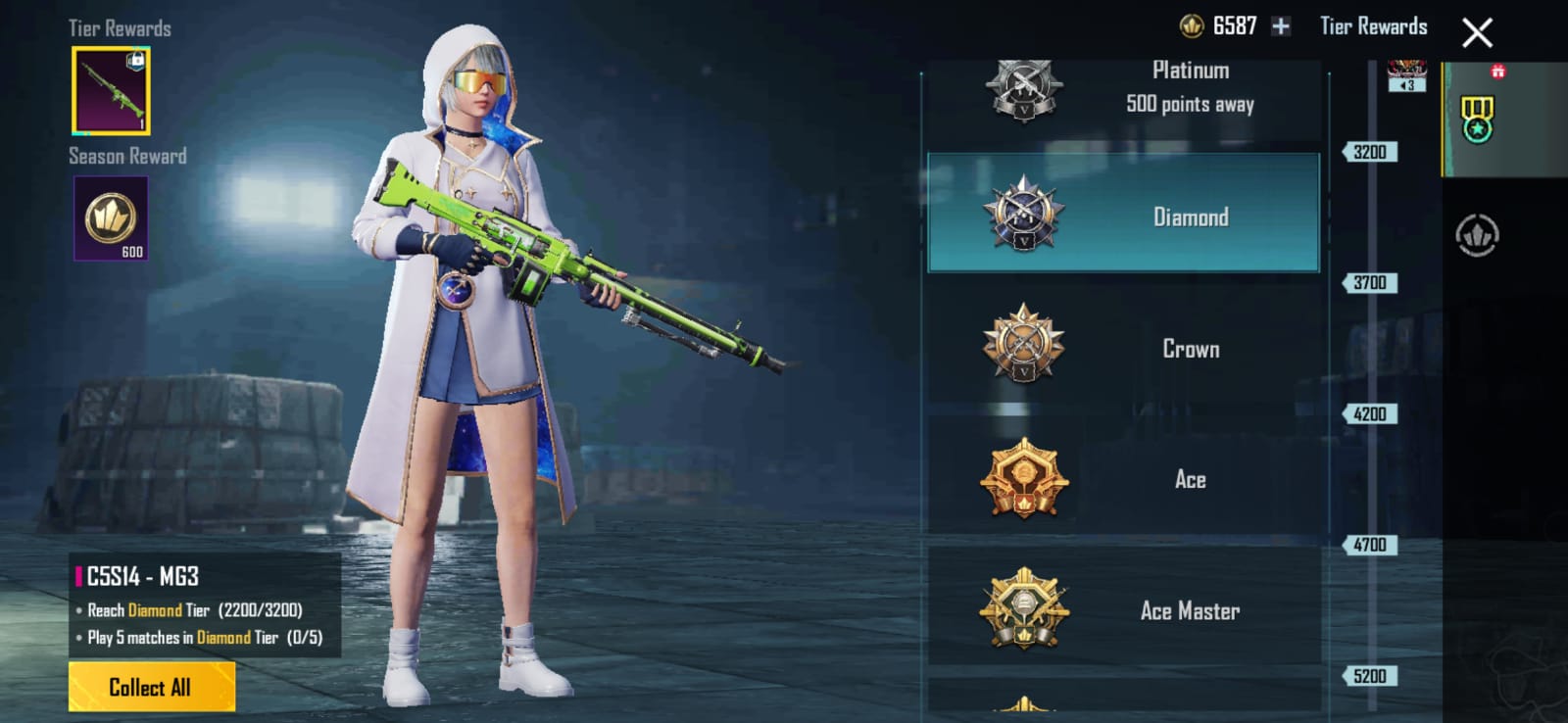Choose the Crown tier row
Viewport: 1568px width, 723px height.
(1123, 346)
